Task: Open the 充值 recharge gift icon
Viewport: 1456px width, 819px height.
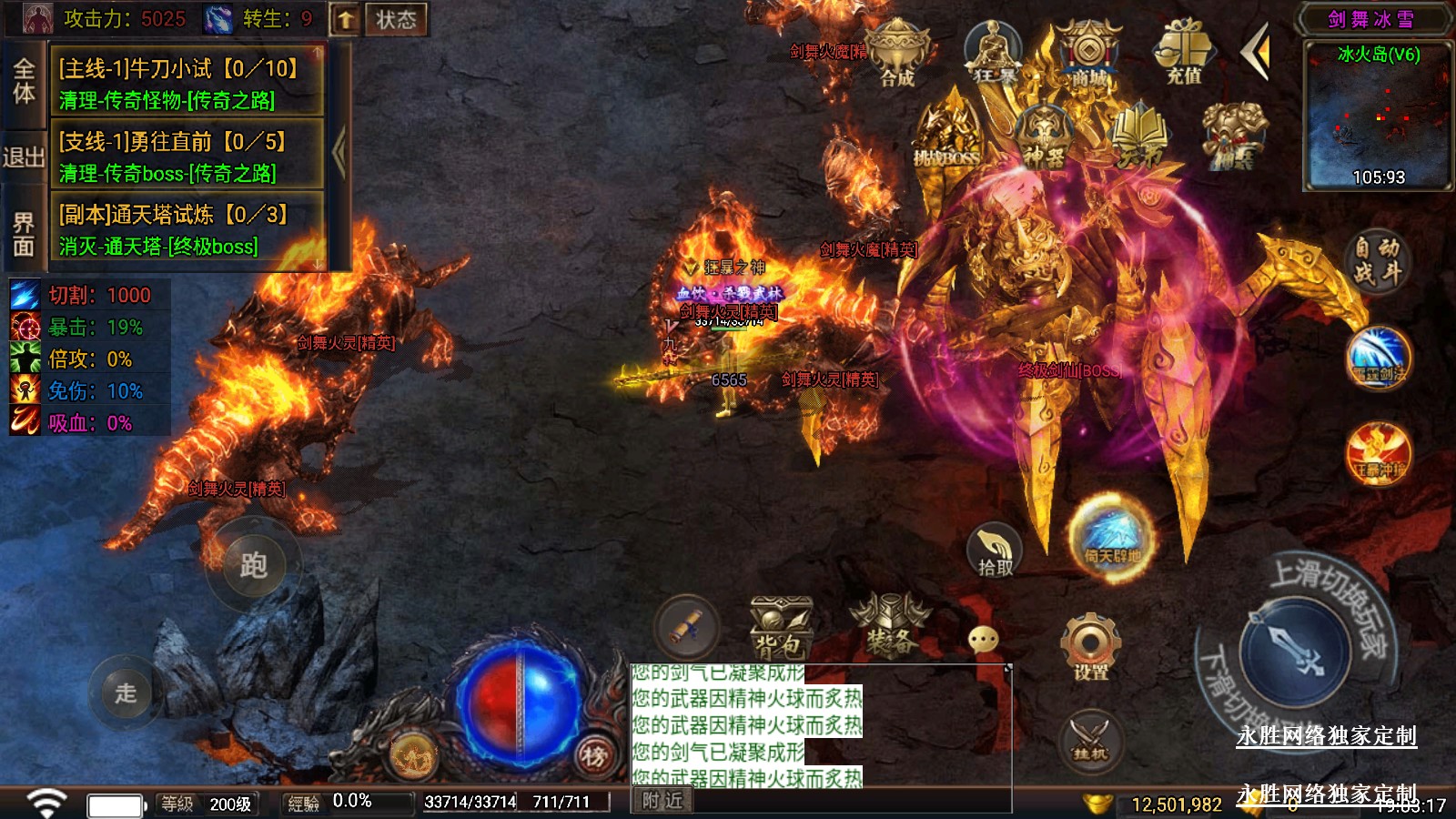Action: [x=1184, y=55]
